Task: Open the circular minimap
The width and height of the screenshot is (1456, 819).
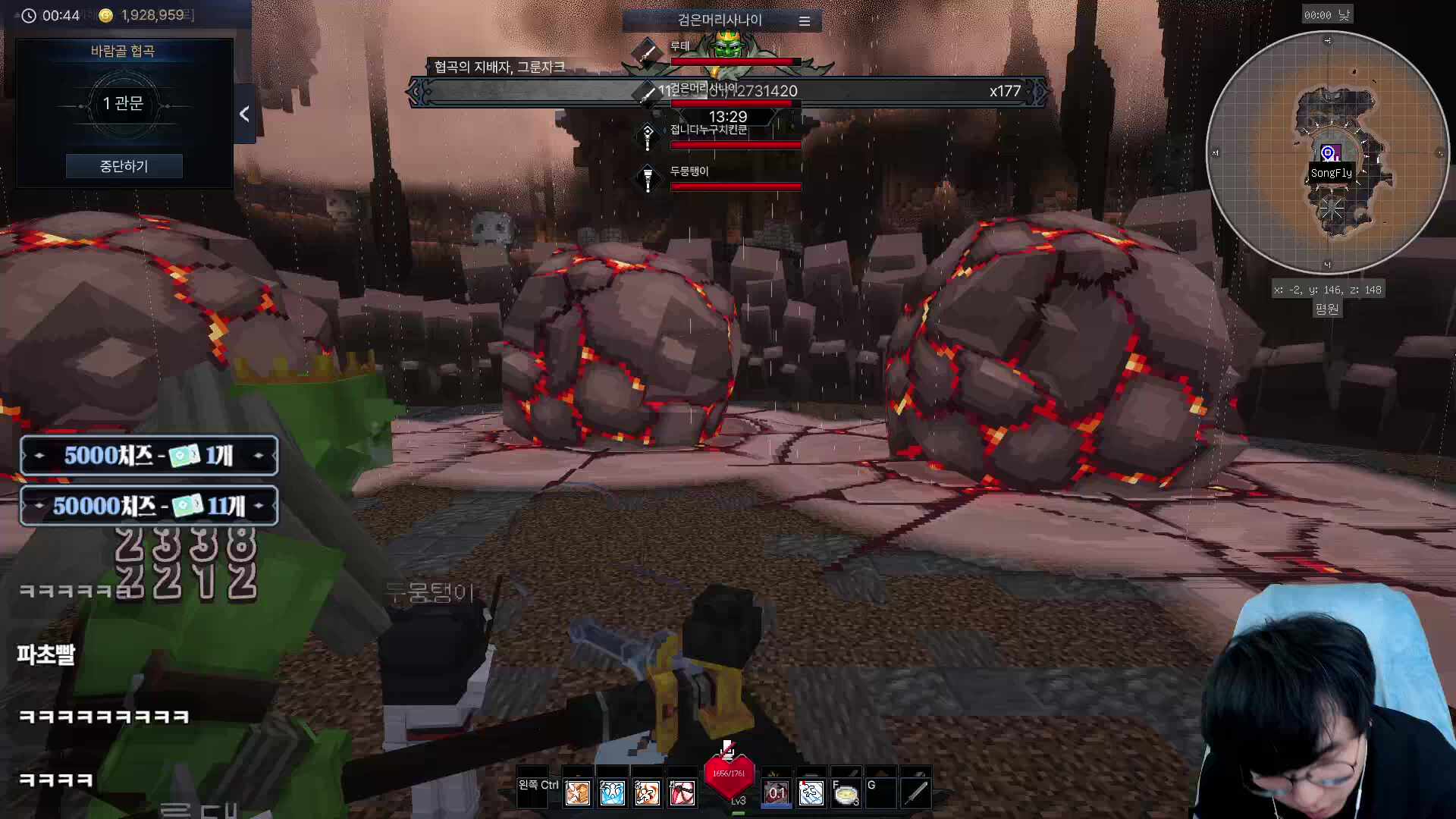Action: (1327, 152)
